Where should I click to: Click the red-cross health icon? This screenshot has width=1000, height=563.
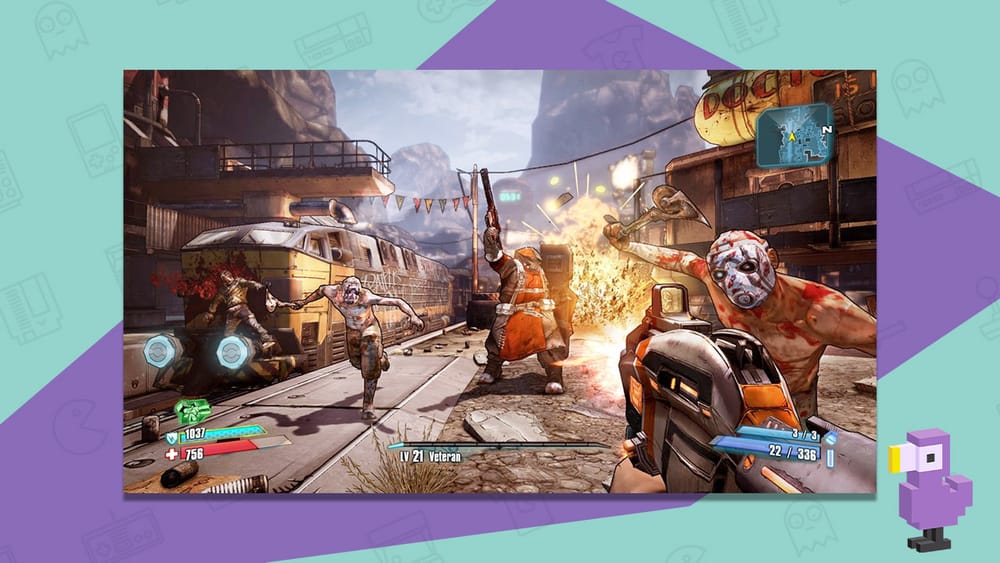[170, 452]
